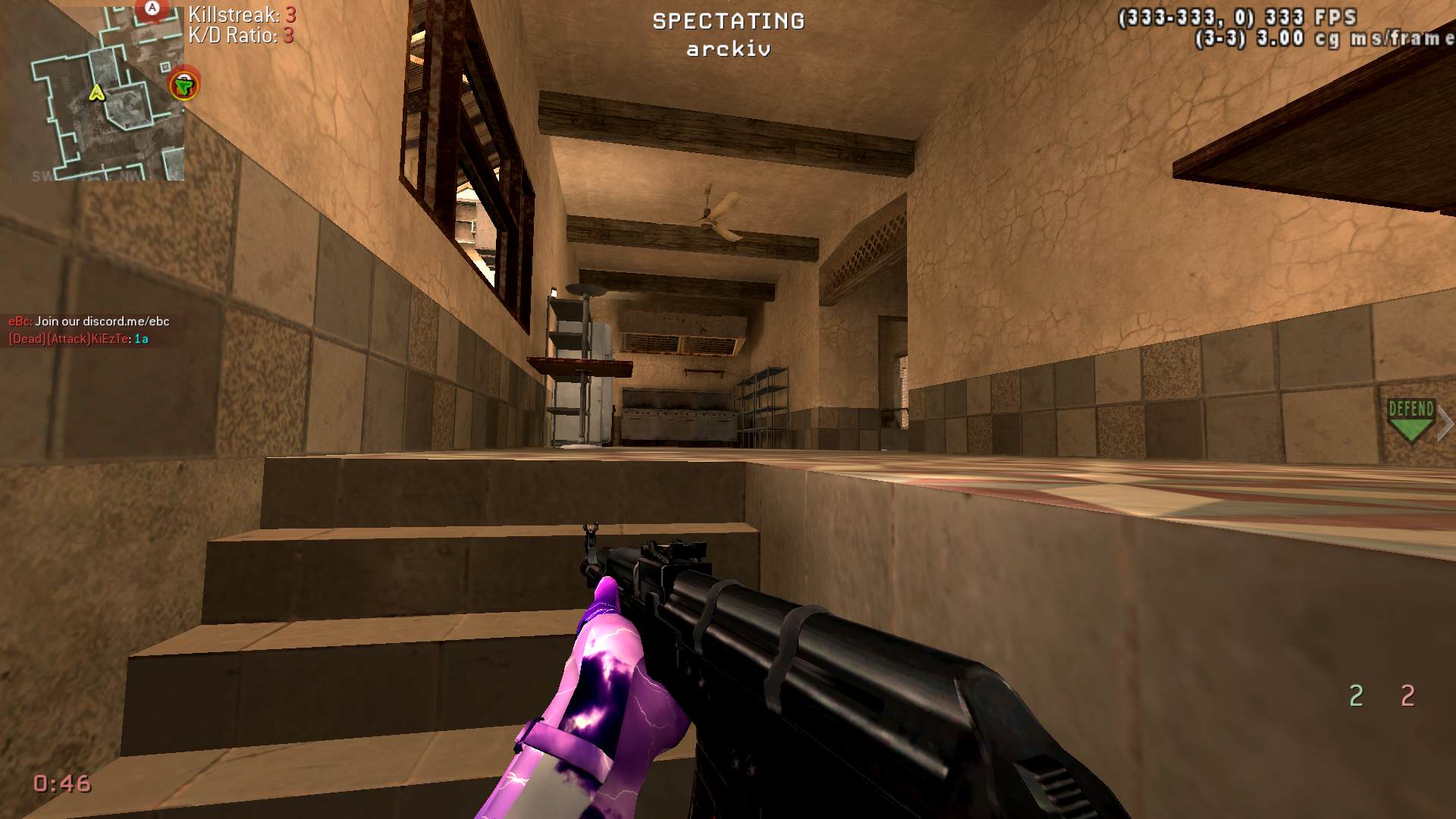This screenshot has width=1456, height=819.
Task: Click the green DEFEND objective indicator
Action: click(x=1410, y=421)
